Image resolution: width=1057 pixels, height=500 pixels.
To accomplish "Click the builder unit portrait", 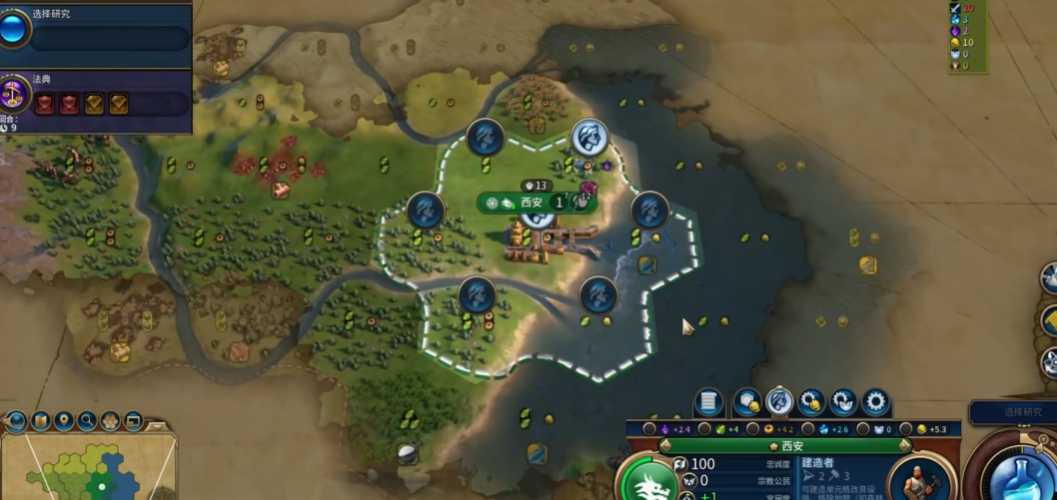I will click(918, 478).
